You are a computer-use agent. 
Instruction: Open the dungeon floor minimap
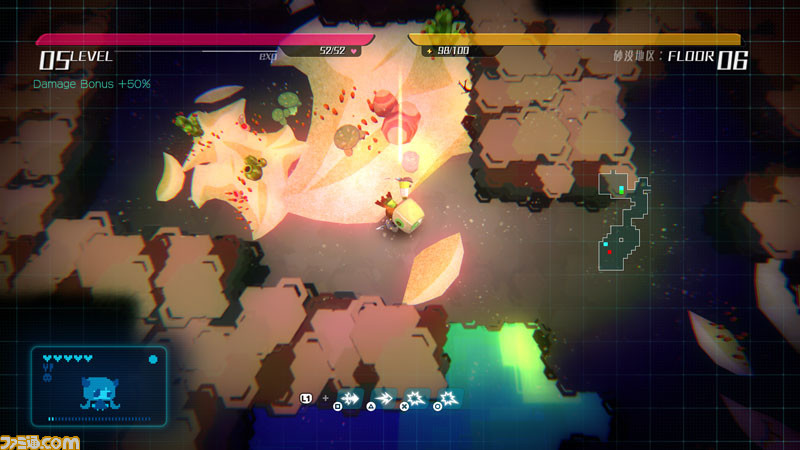[623, 222]
